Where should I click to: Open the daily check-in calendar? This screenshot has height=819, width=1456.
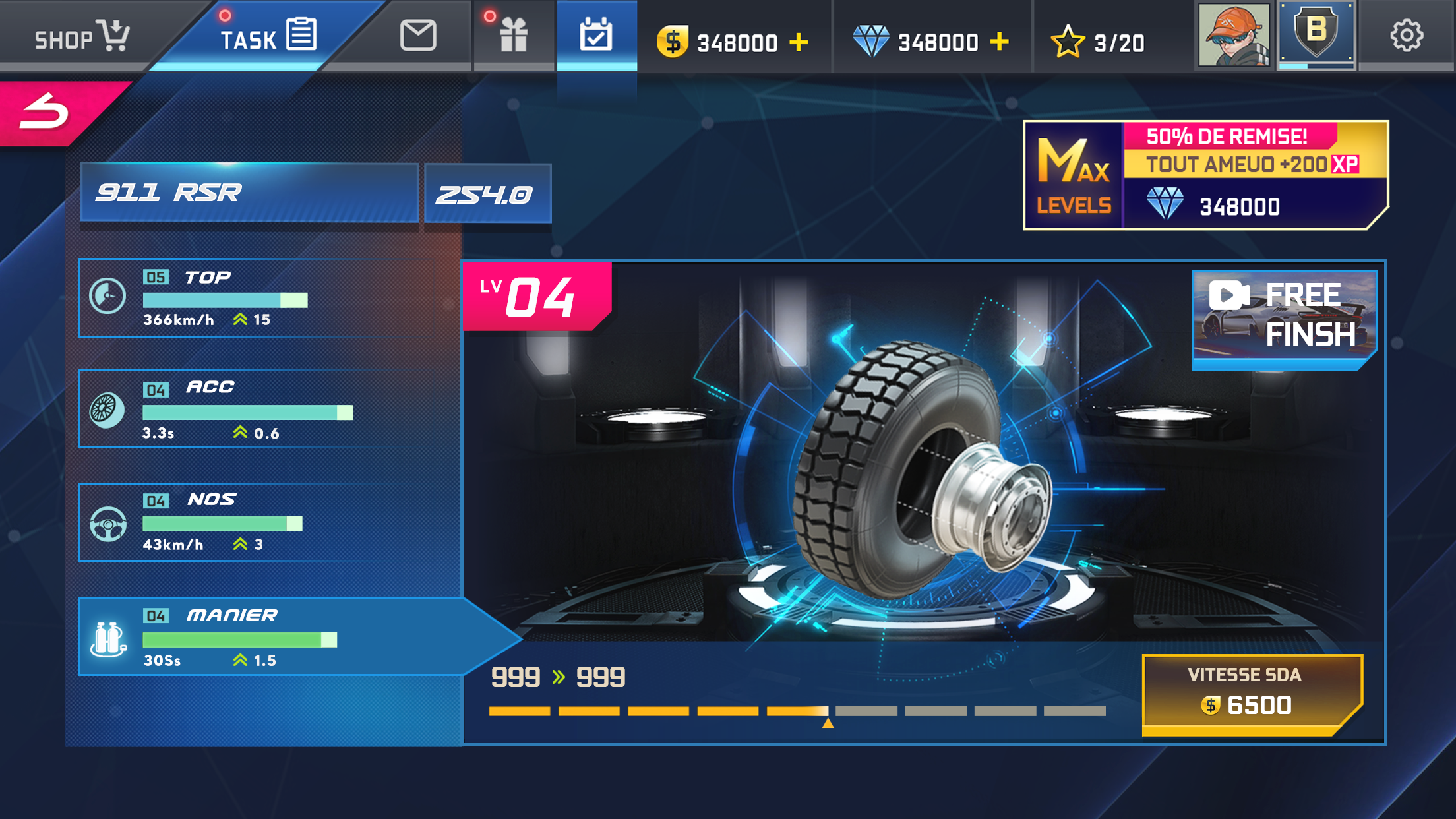(596, 36)
